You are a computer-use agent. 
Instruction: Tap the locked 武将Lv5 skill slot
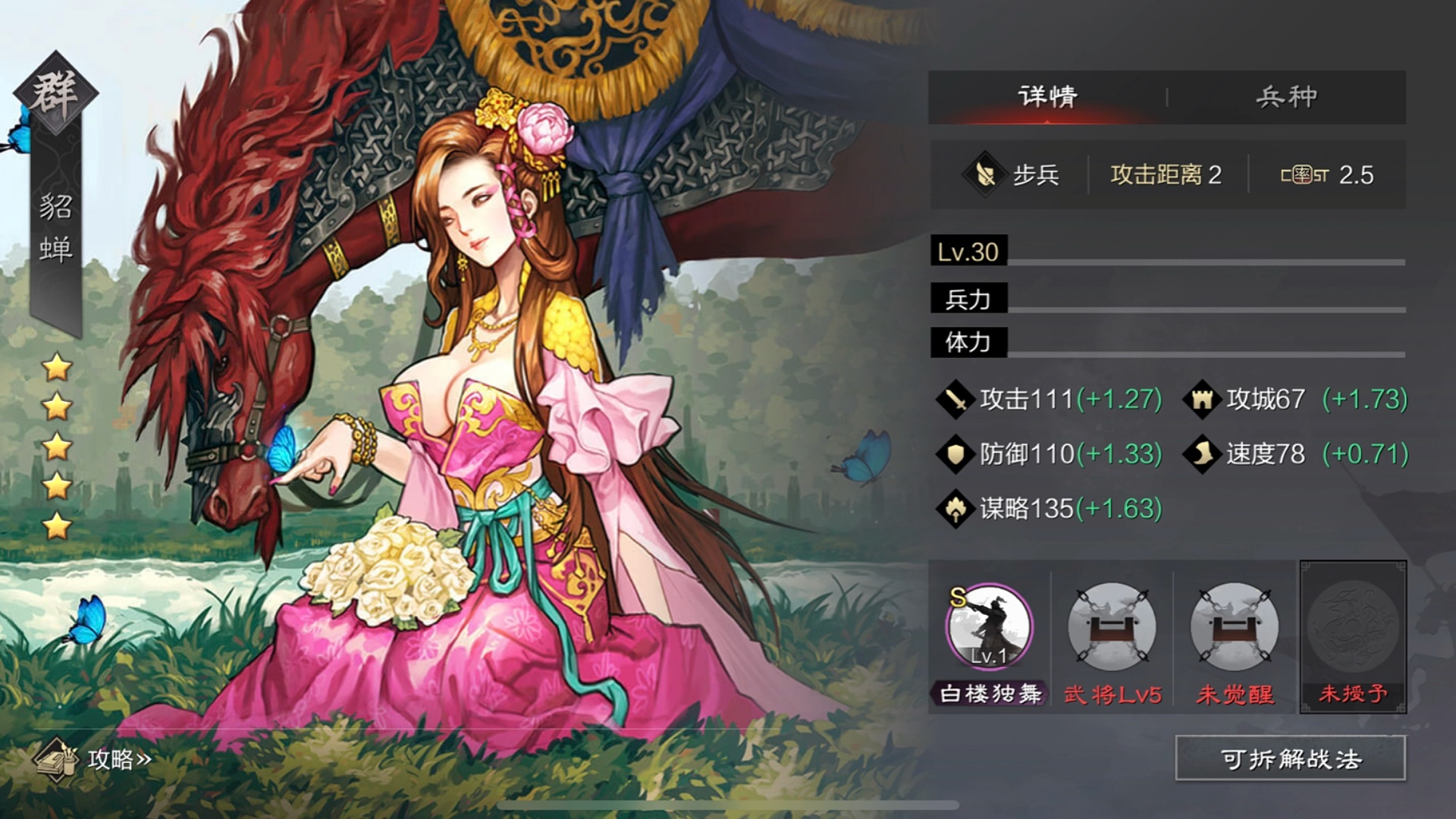[1112, 626]
